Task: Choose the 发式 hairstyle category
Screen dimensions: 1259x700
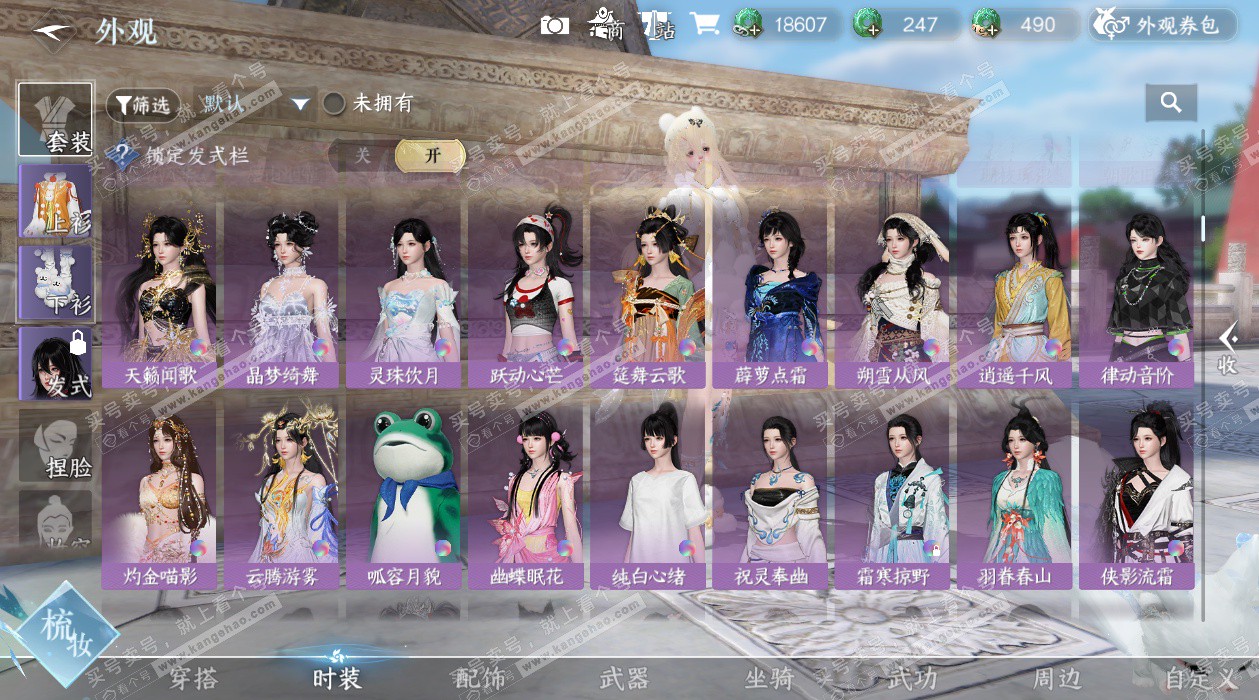Action: 56,364
